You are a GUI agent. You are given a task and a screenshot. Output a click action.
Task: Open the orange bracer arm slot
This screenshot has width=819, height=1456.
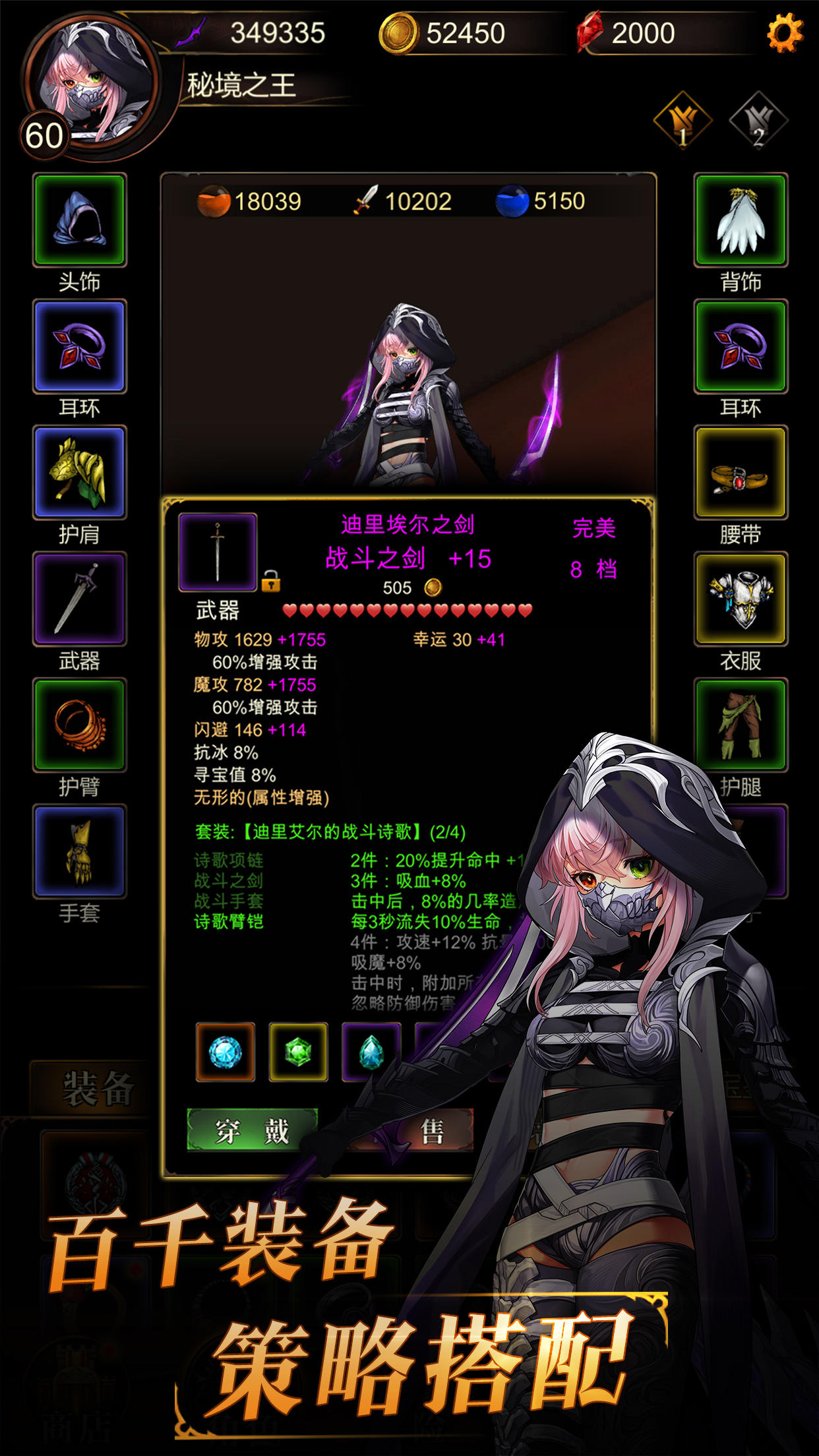79,725
